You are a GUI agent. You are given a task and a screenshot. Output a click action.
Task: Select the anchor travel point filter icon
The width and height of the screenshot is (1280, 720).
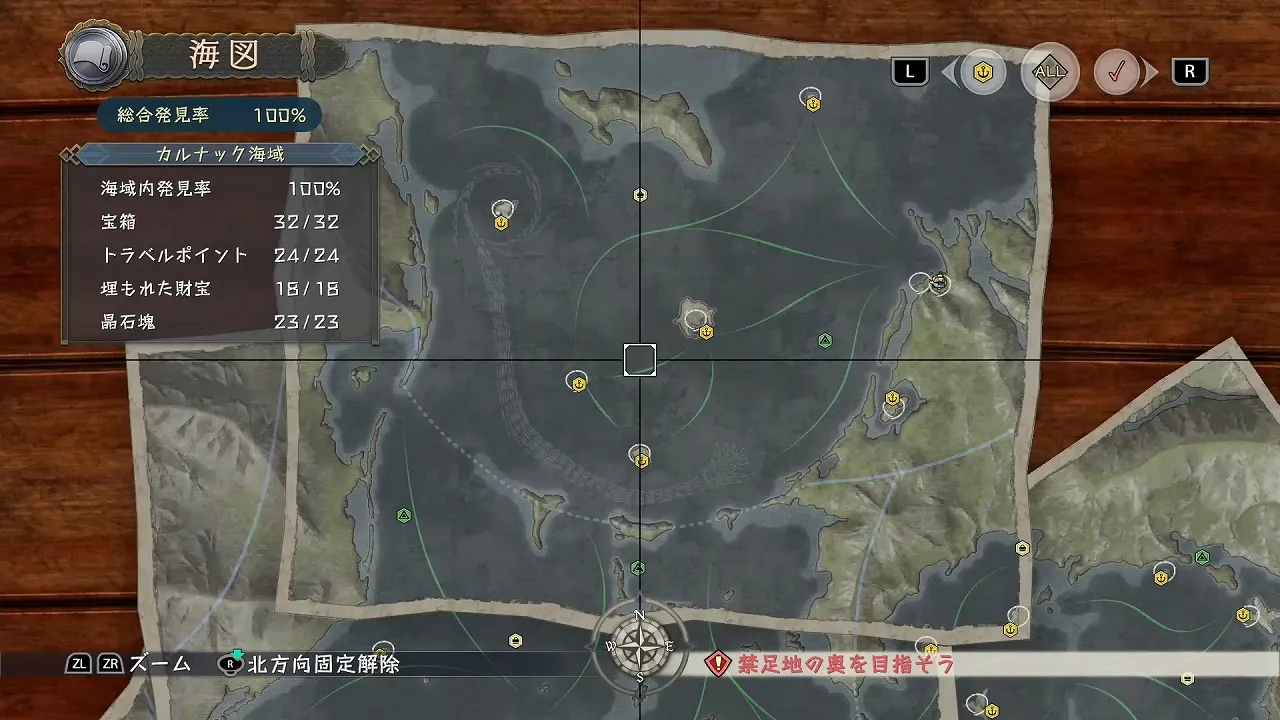pyautogui.click(x=981, y=72)
